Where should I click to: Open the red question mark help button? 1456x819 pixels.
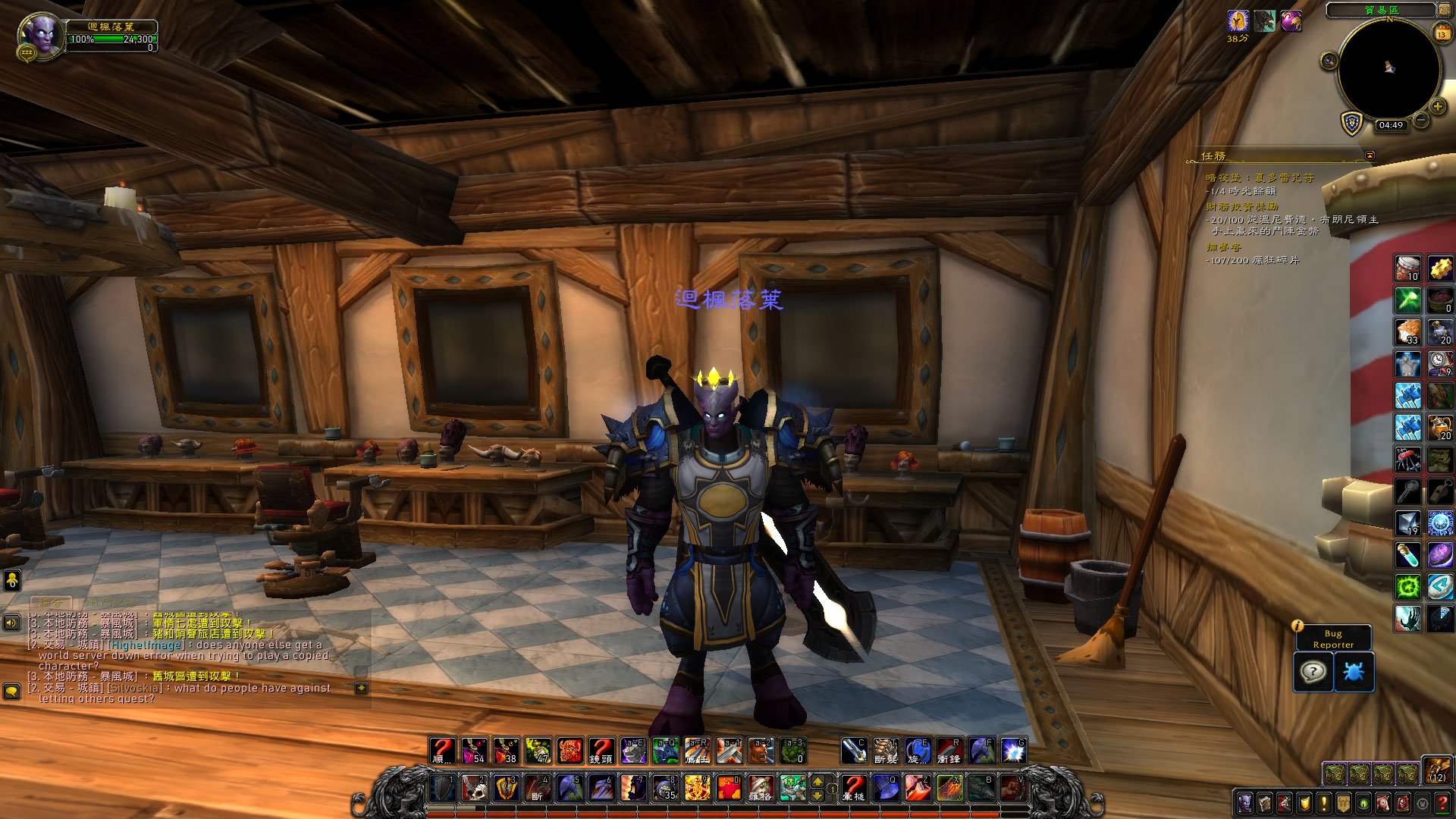click(1442, 802)
